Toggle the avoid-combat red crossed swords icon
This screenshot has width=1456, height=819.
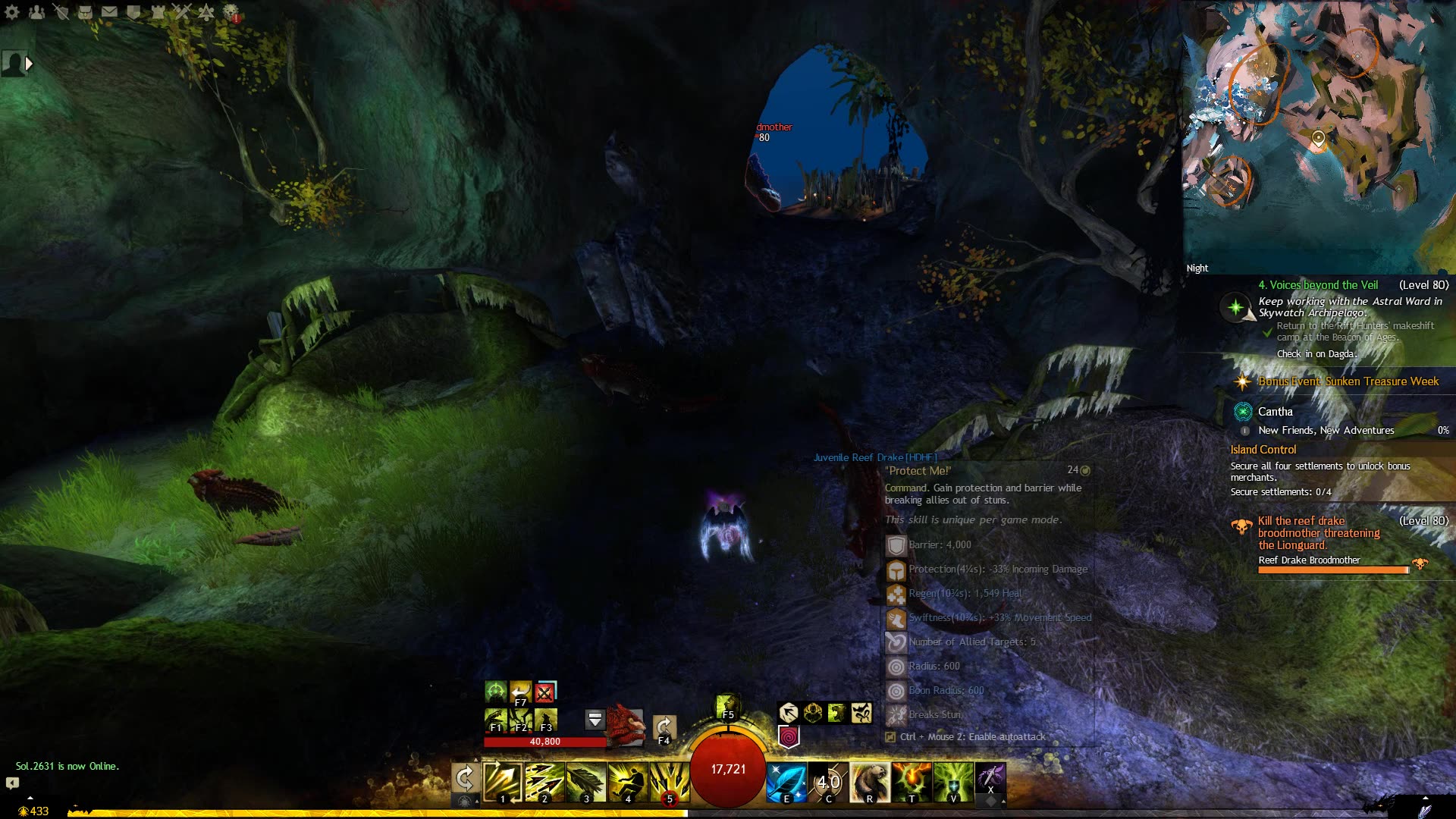click(x=545, y=692)
